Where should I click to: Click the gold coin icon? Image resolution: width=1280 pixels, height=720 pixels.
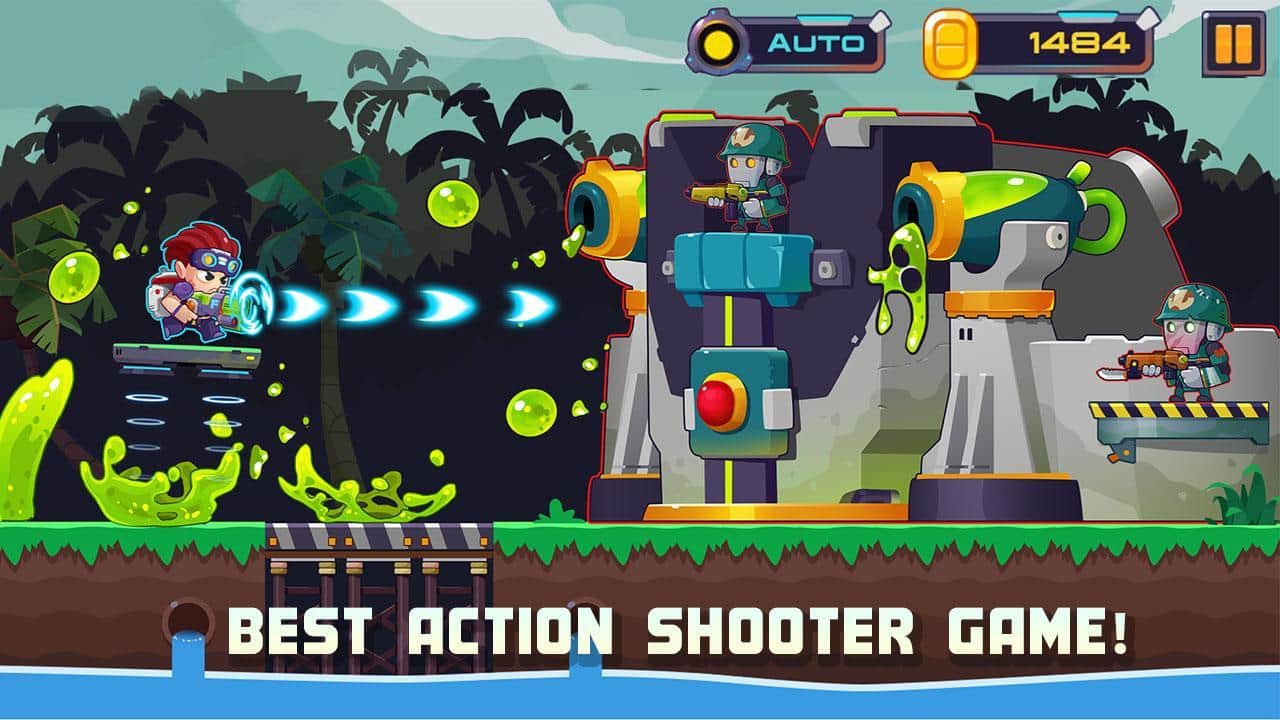click(x=950, y=41)
